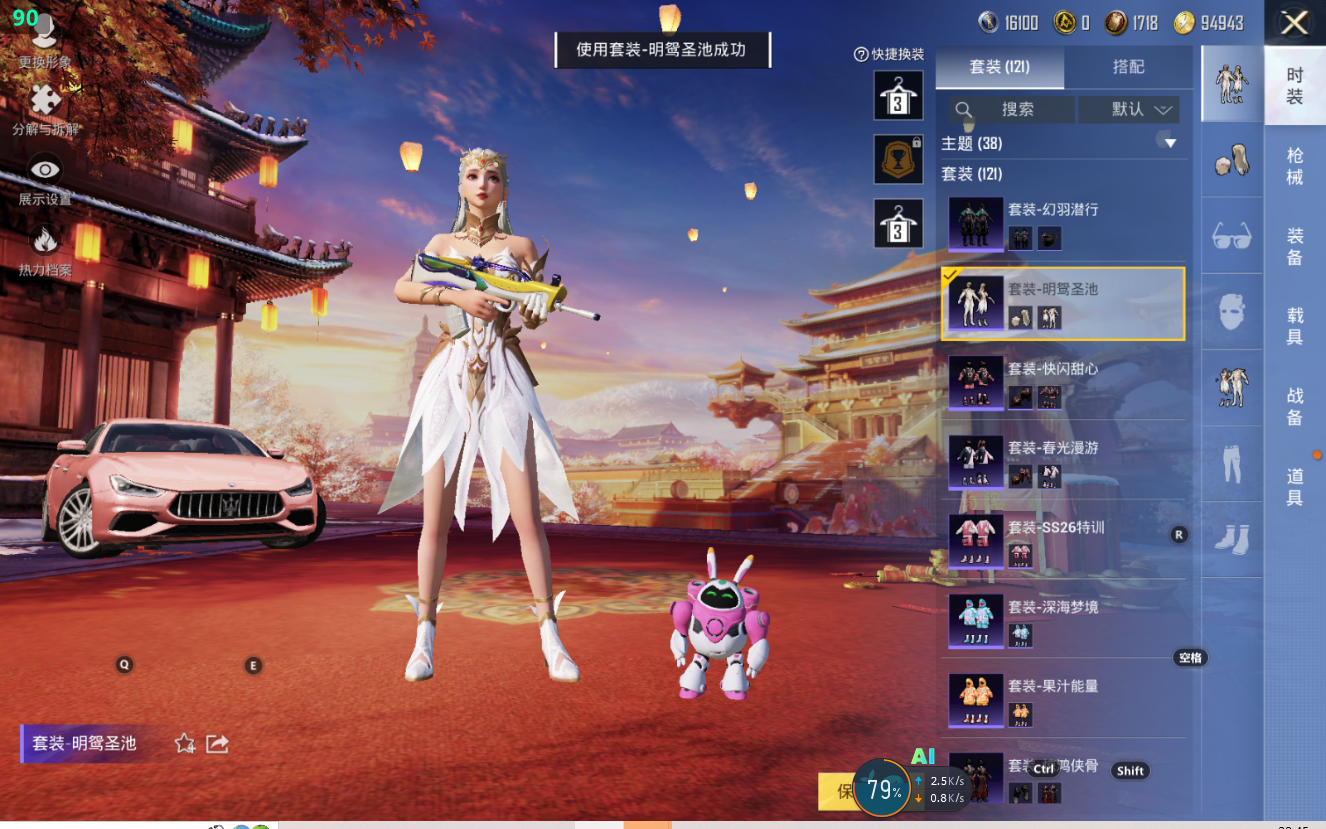
Task: Pick the 套装-SS26特训 outfit
Action: click(1063, 540)
